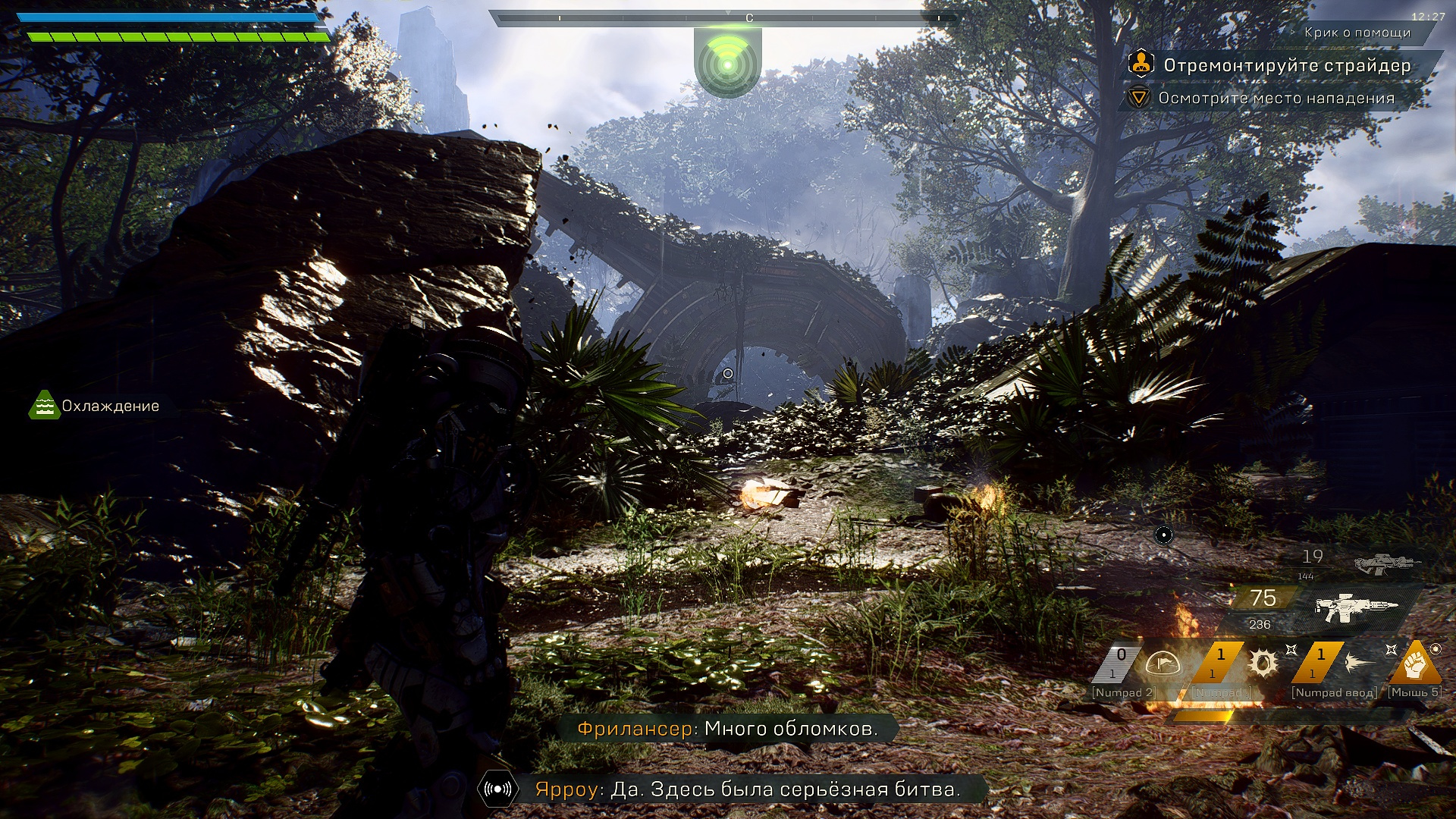
Task: Select the 'Отремонтируйте страйдер' objective
Action: [1287, 66]
